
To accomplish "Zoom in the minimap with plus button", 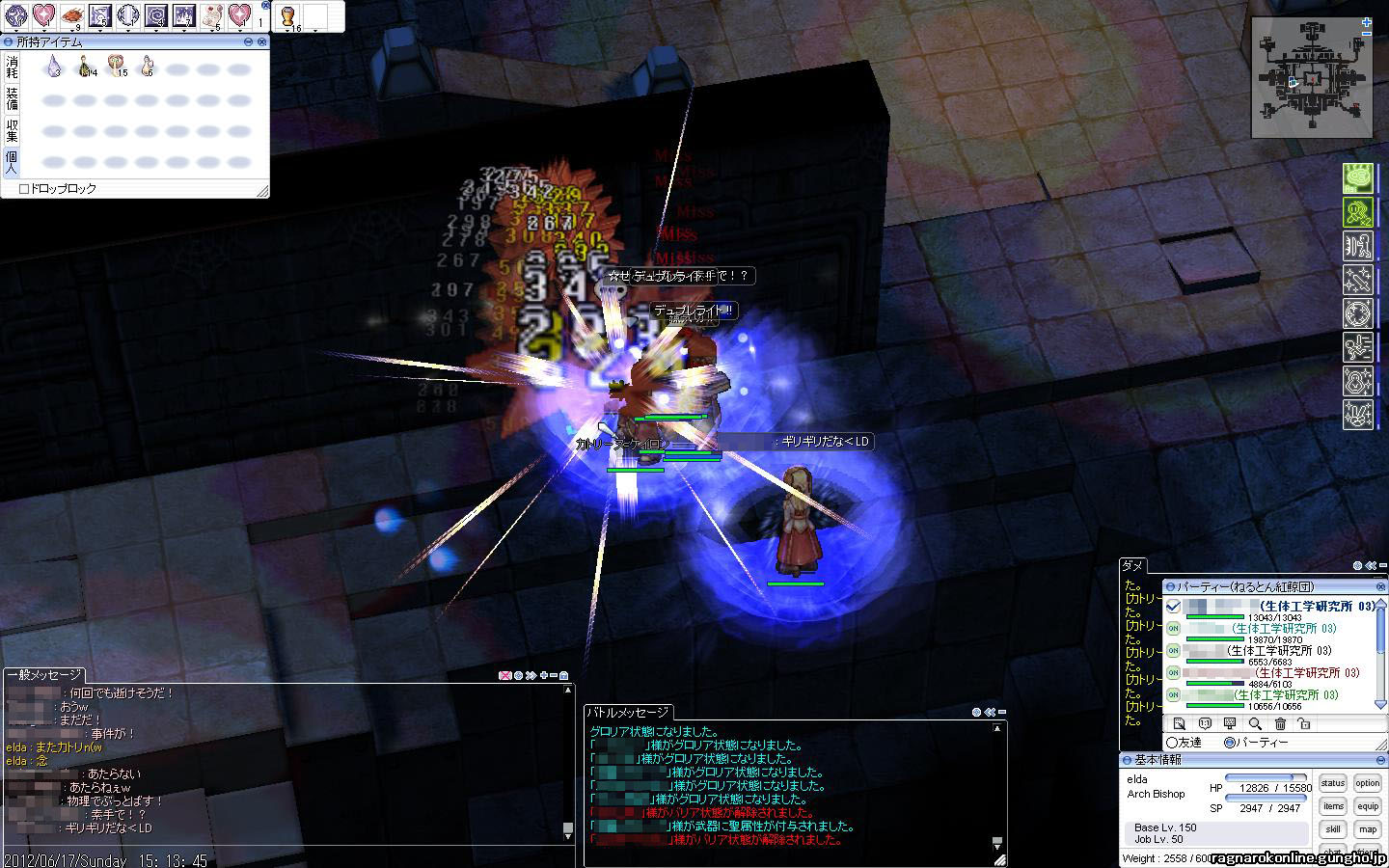I will pos(1367,22).
